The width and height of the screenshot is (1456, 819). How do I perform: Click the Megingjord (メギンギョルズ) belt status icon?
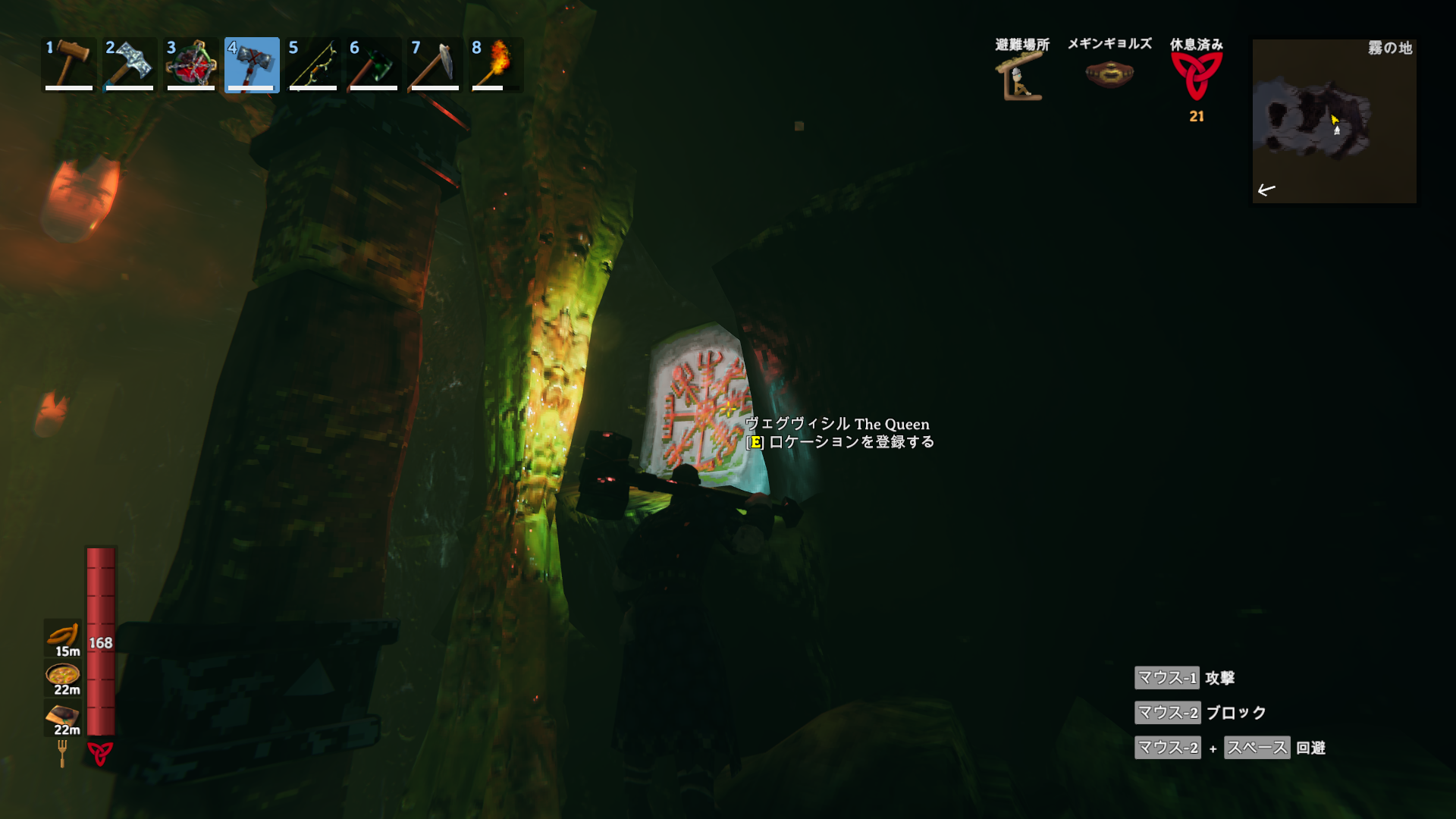pyautogui.click(x=1109, y=75)
